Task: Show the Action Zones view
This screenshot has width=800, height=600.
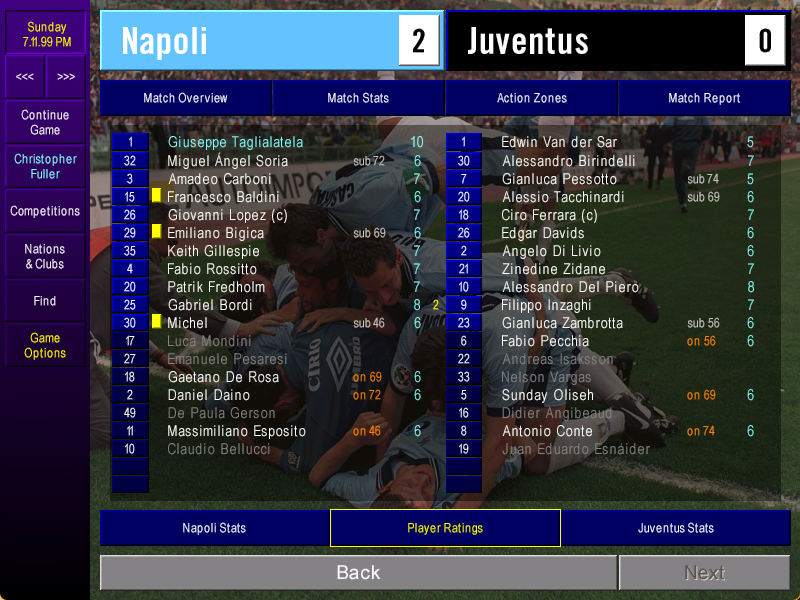Action: pyautogui.click(x=531, y=98)
